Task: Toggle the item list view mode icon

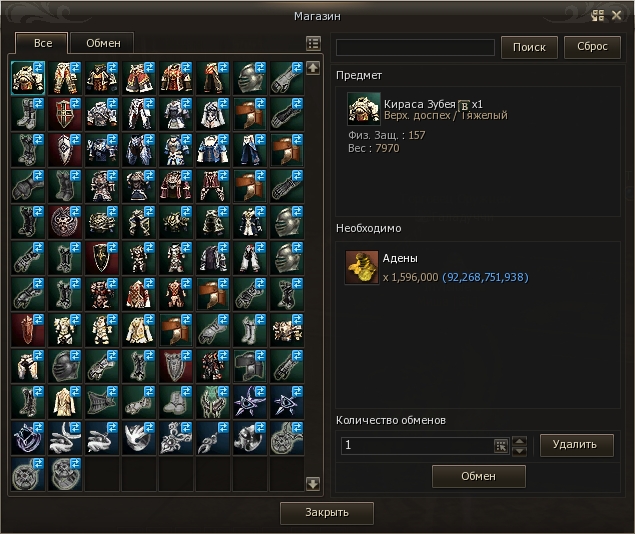Action: [x=313, y=44]
